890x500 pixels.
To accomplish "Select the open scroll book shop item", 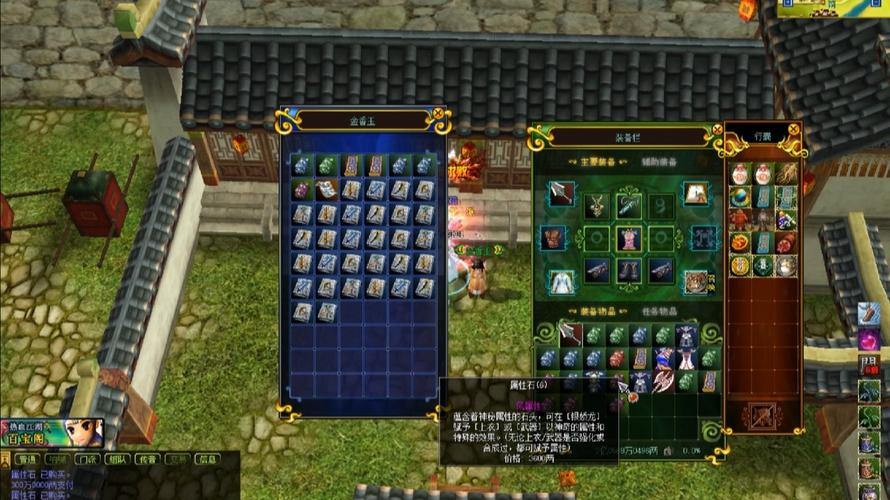I will click(x=326, y=190).
